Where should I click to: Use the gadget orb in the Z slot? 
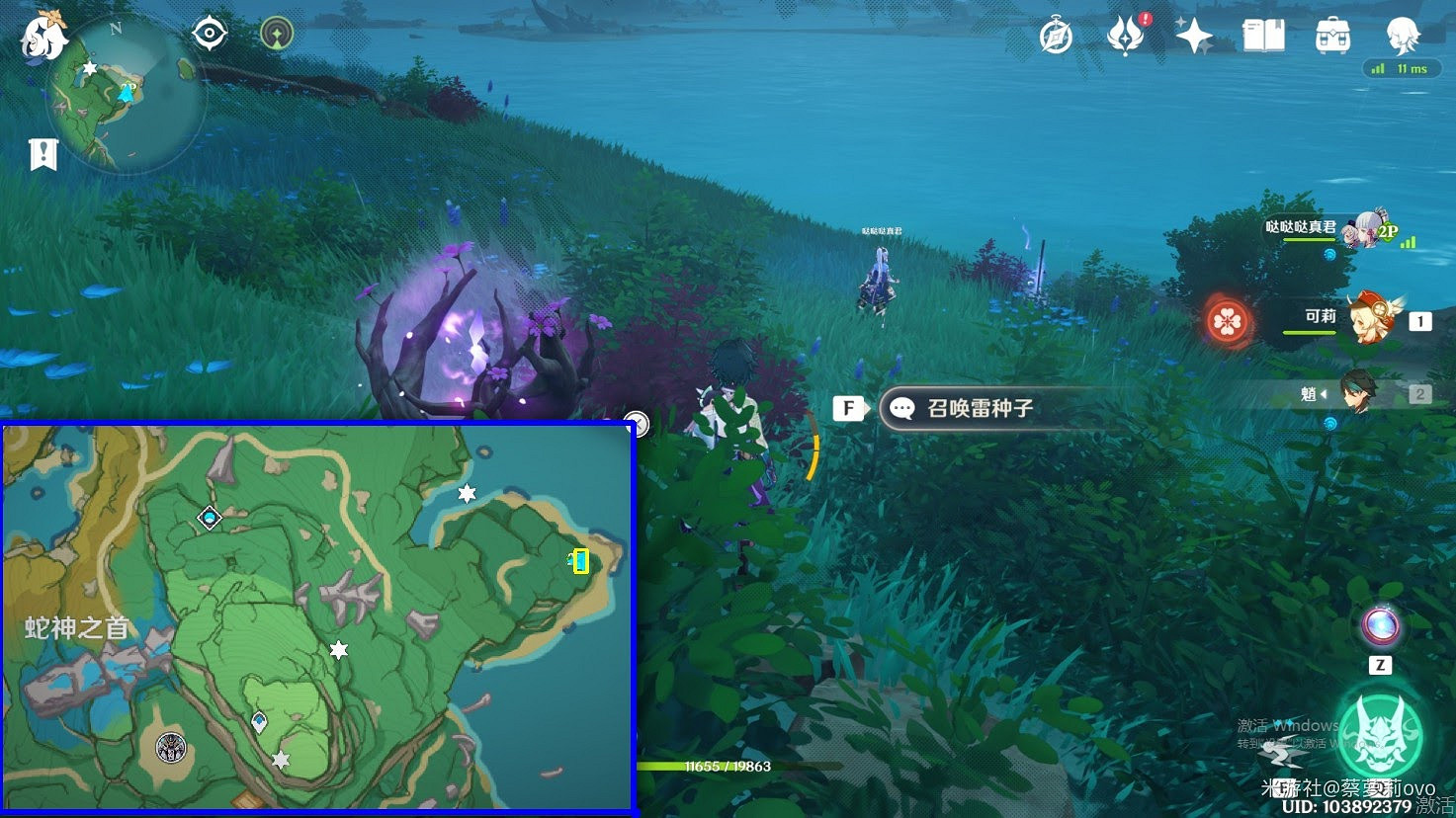(x=1381, y=625)
